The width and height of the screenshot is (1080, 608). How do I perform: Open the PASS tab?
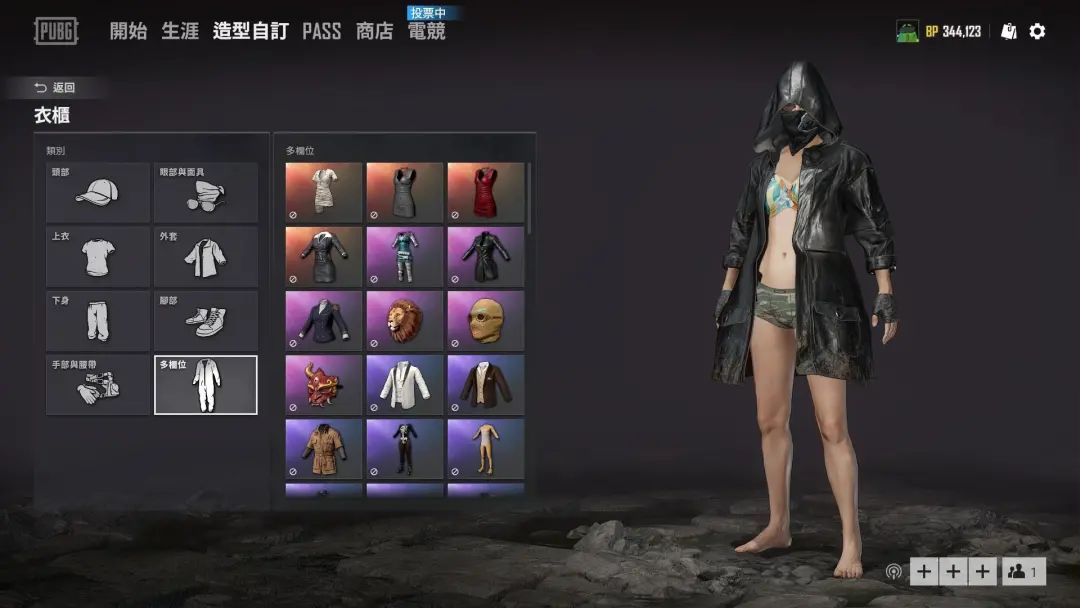coord(321,31)
